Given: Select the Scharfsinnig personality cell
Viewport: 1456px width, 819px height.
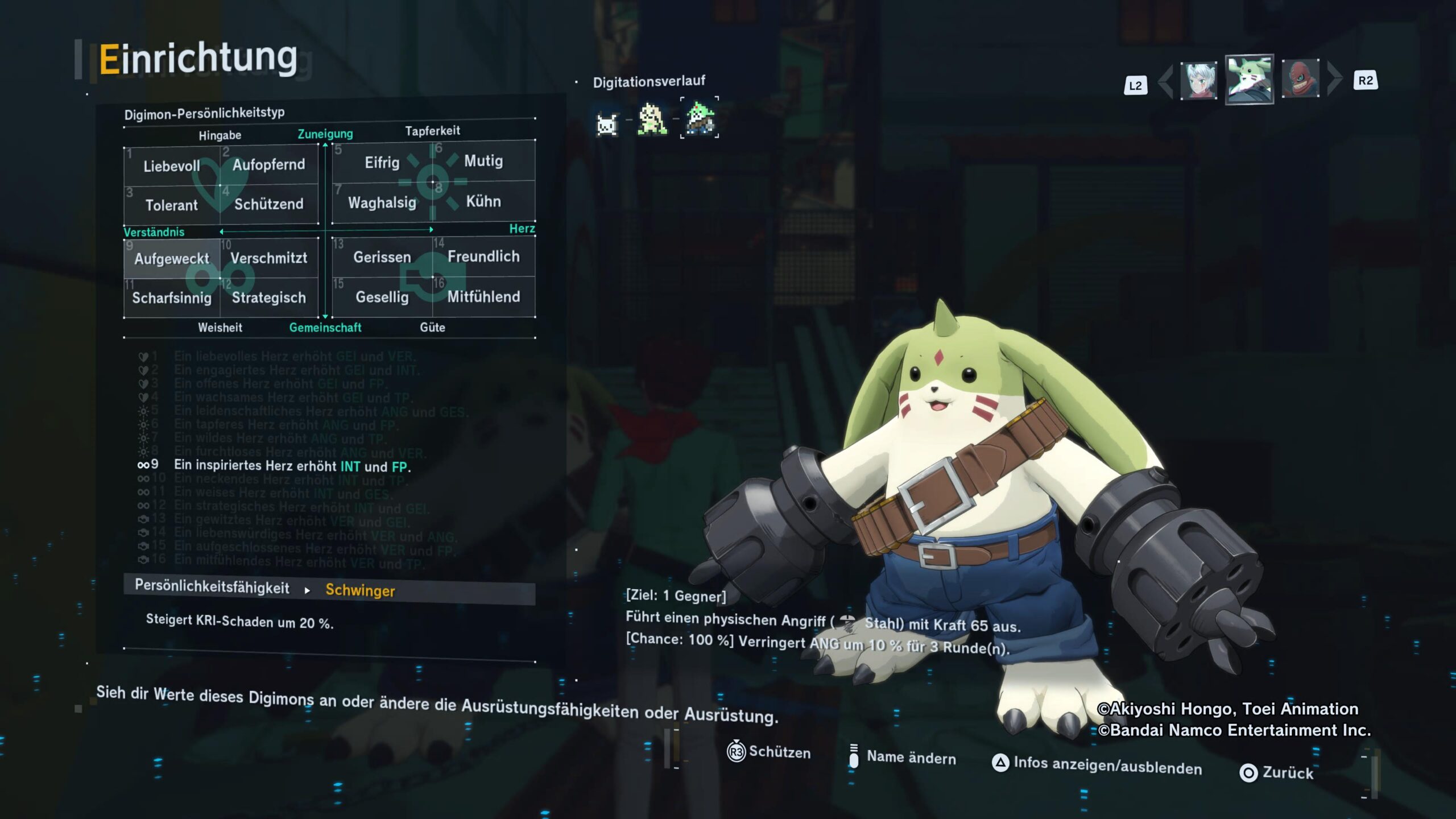Looking at the screenshot, I should 172,298.
